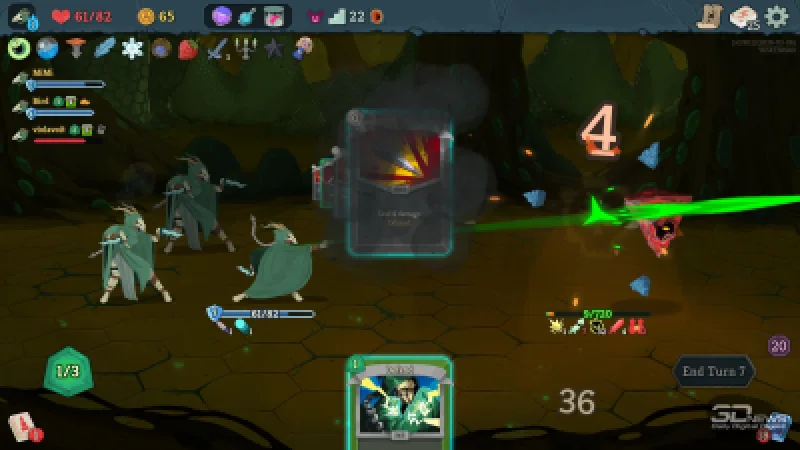Inspect the blue feather relic
Screen dimensions: 800x450
coord(104,48)
